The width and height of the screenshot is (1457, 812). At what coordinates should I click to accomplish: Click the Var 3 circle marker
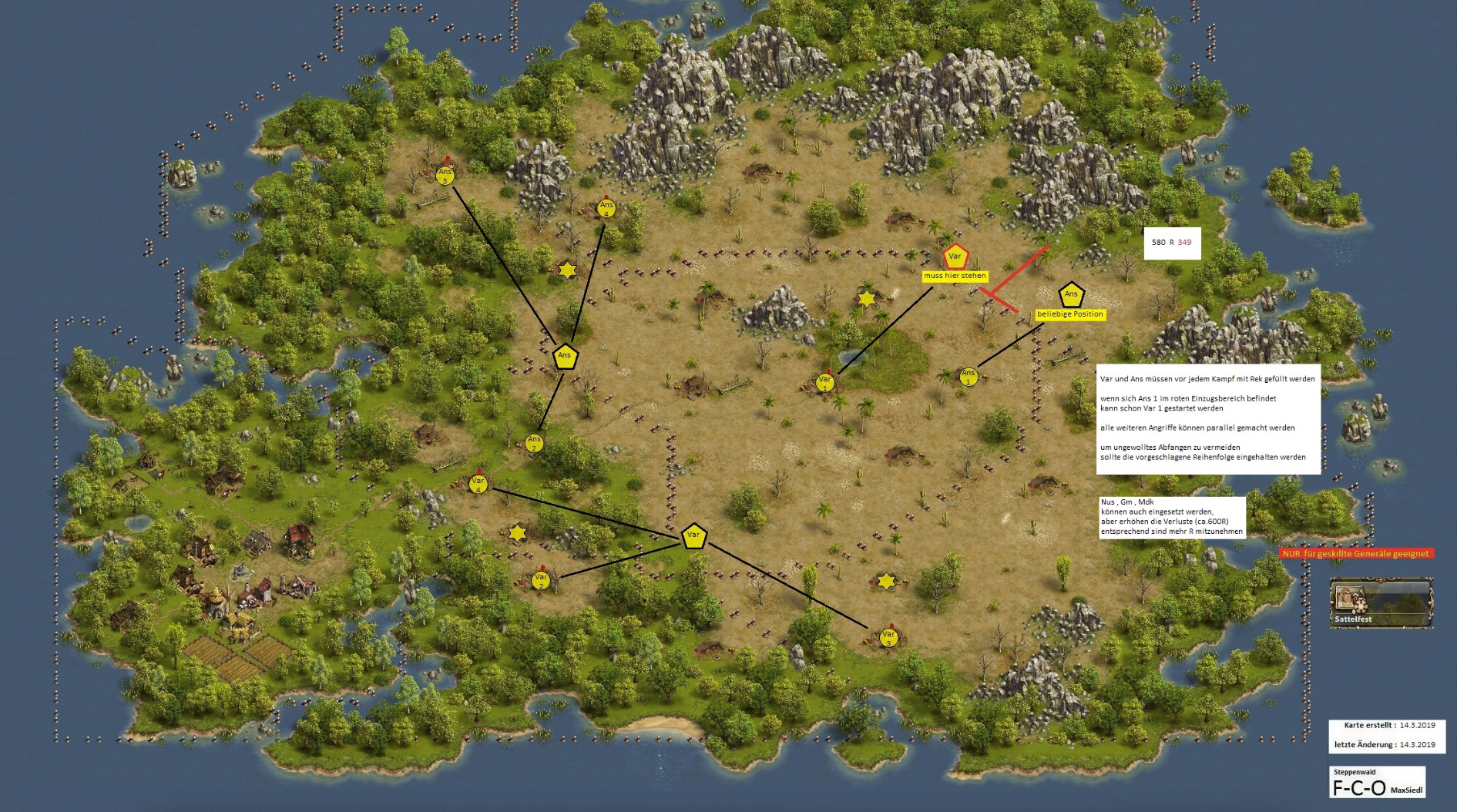pyautogui.click(x=888, y=638)
